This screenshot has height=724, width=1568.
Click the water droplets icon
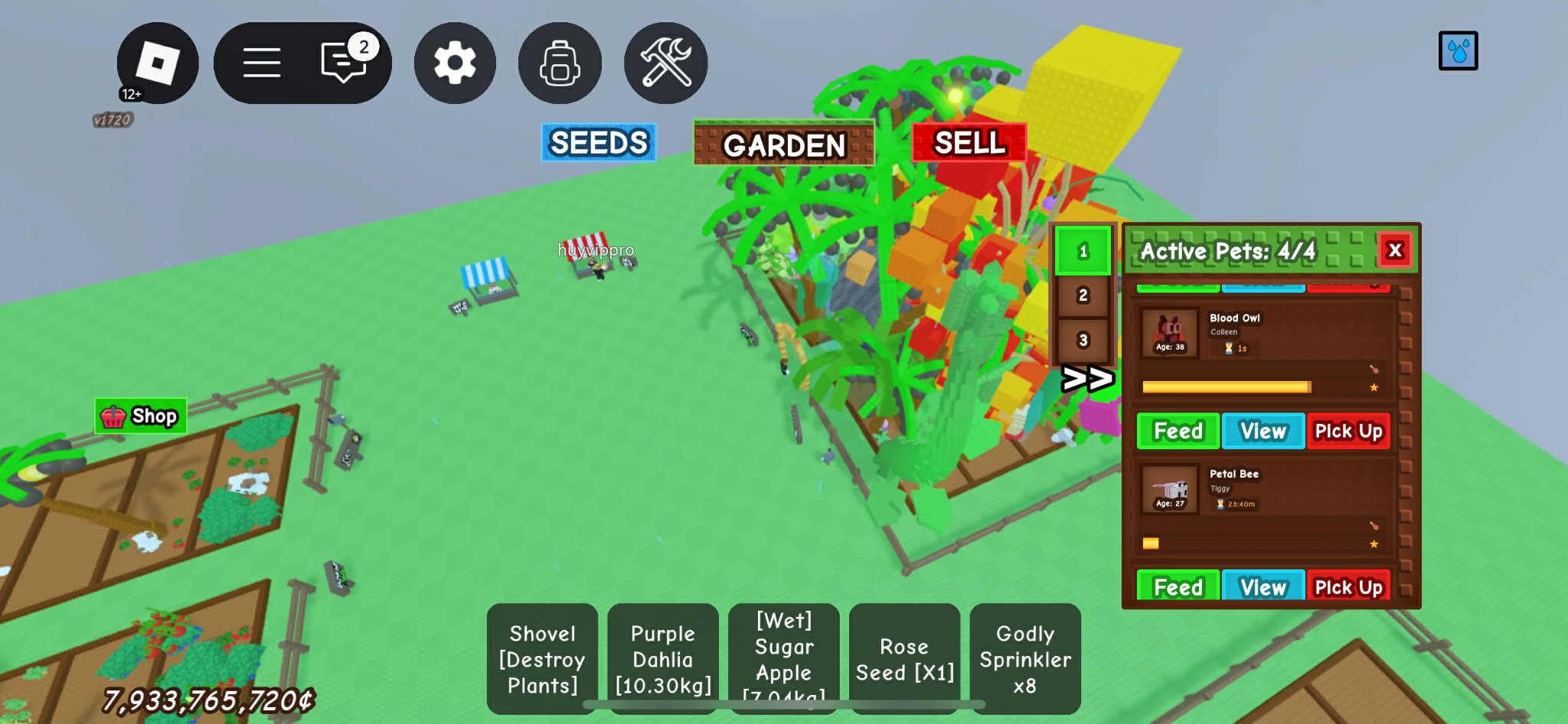[x=1458, y=51]
